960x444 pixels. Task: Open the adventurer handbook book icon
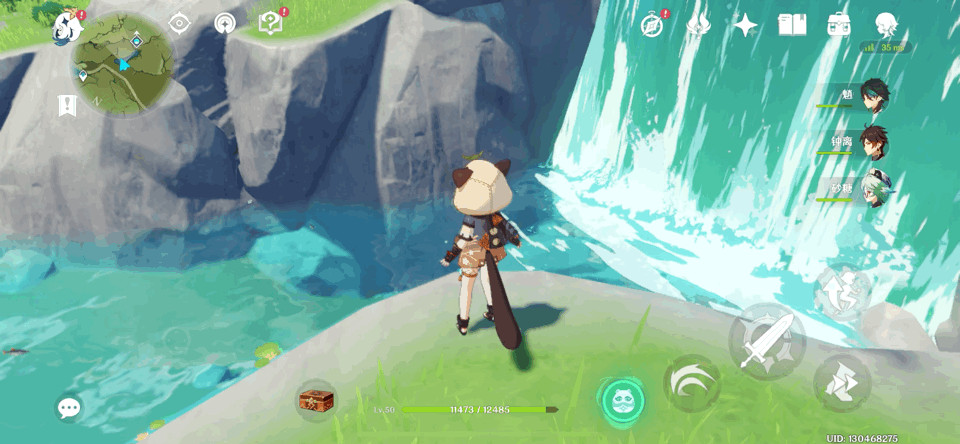[792, 25]
